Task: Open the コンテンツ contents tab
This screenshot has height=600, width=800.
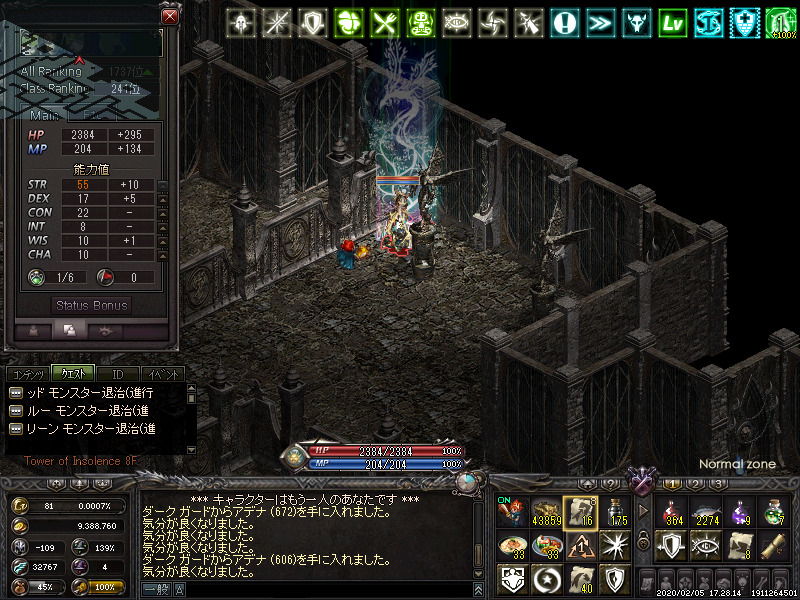Action: (x=27, y=373)
